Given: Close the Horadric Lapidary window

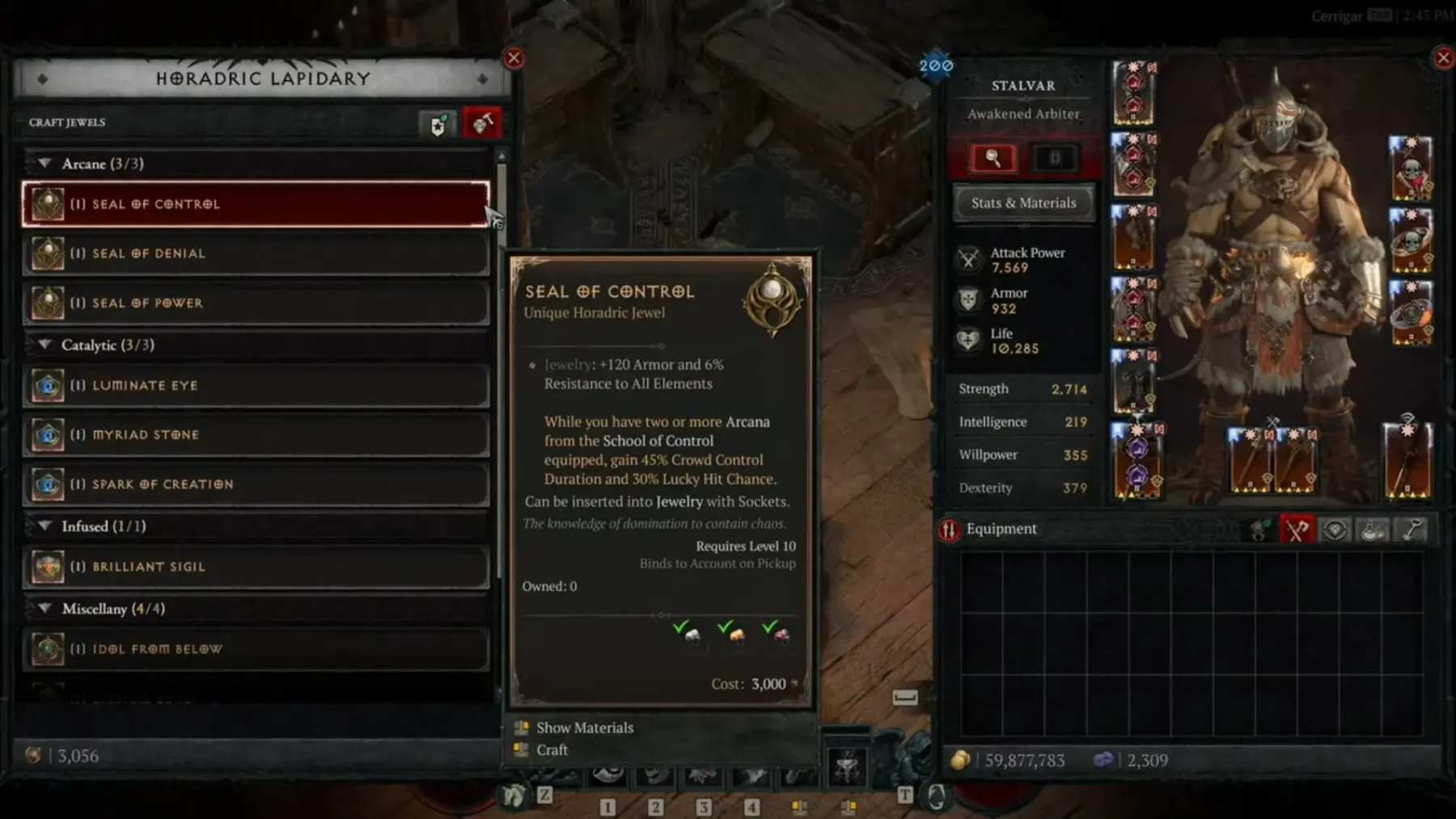Looking at the screenshot, I should (x=514, y=58).
